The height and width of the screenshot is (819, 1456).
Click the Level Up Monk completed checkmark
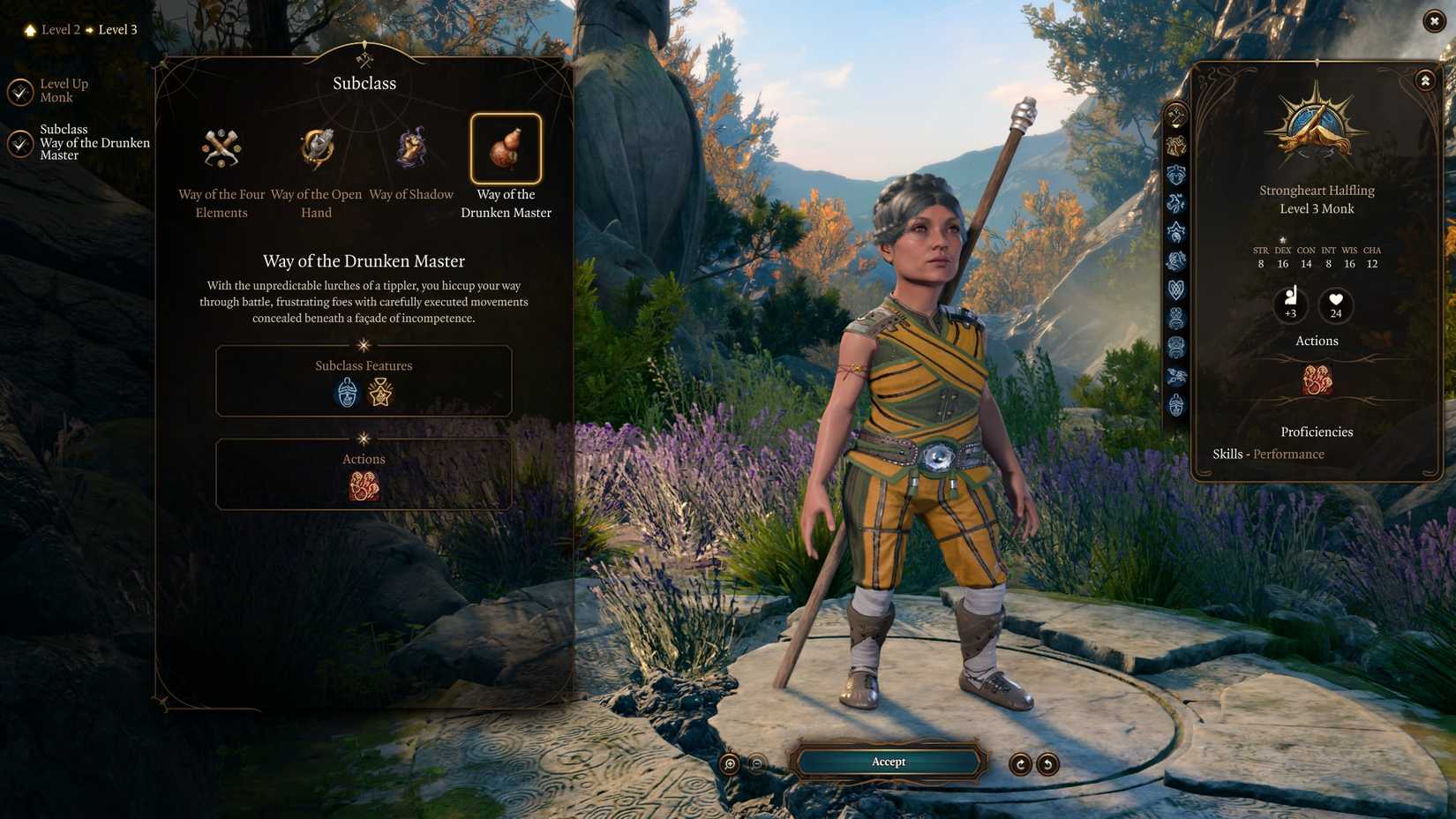coord(19,90)
